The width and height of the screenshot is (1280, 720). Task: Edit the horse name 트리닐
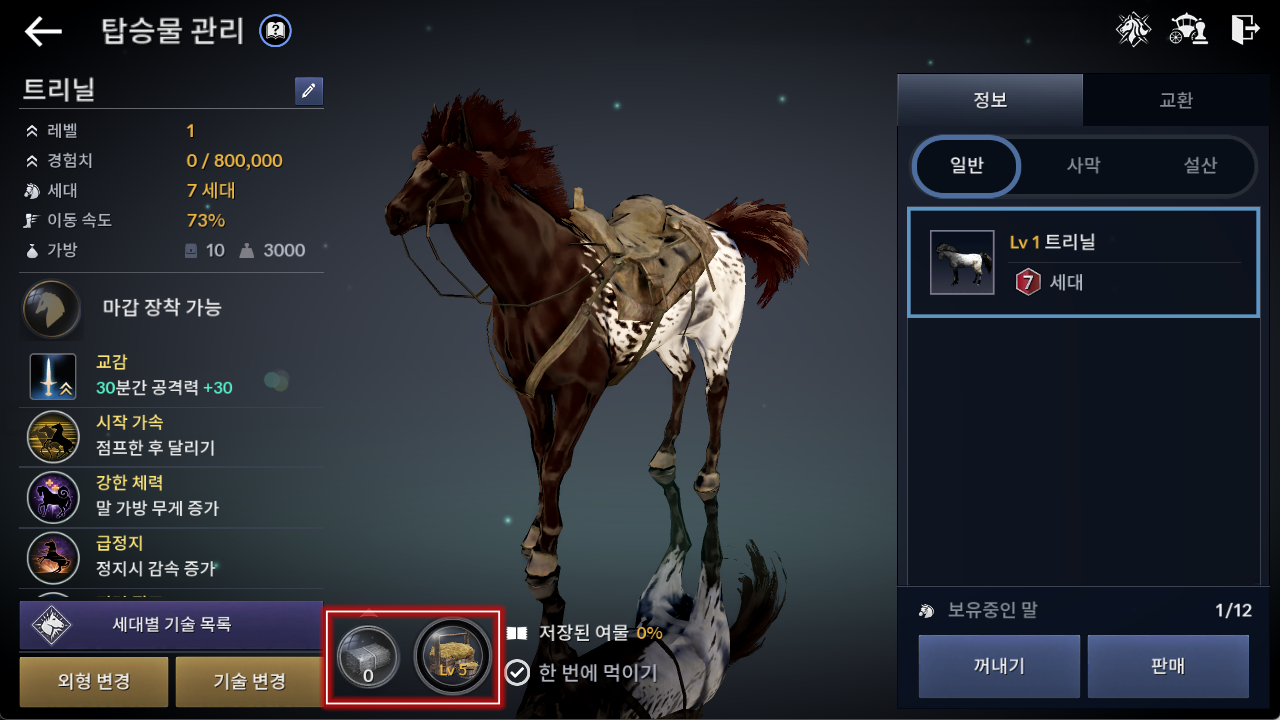(309, 91)
